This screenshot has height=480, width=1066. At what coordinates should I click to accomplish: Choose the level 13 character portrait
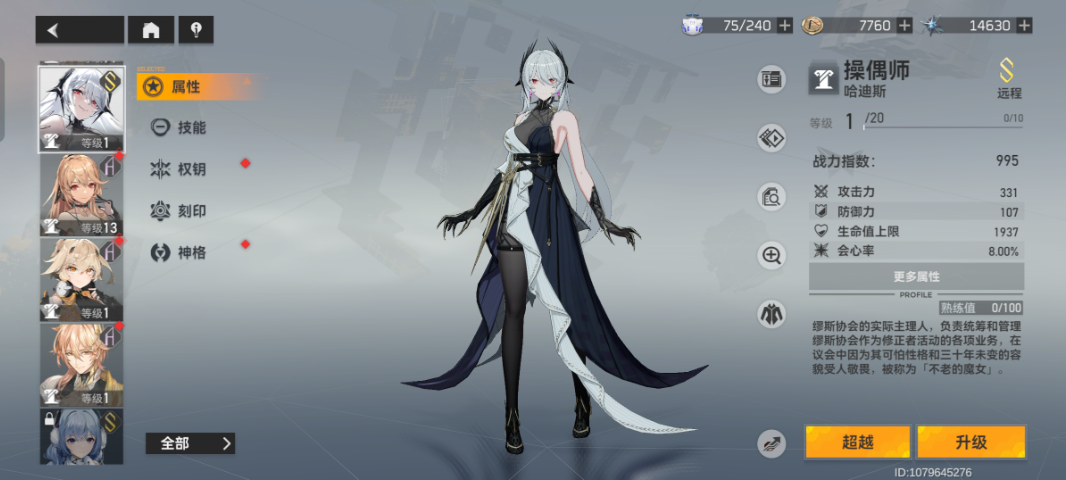(x=82, y=195)
